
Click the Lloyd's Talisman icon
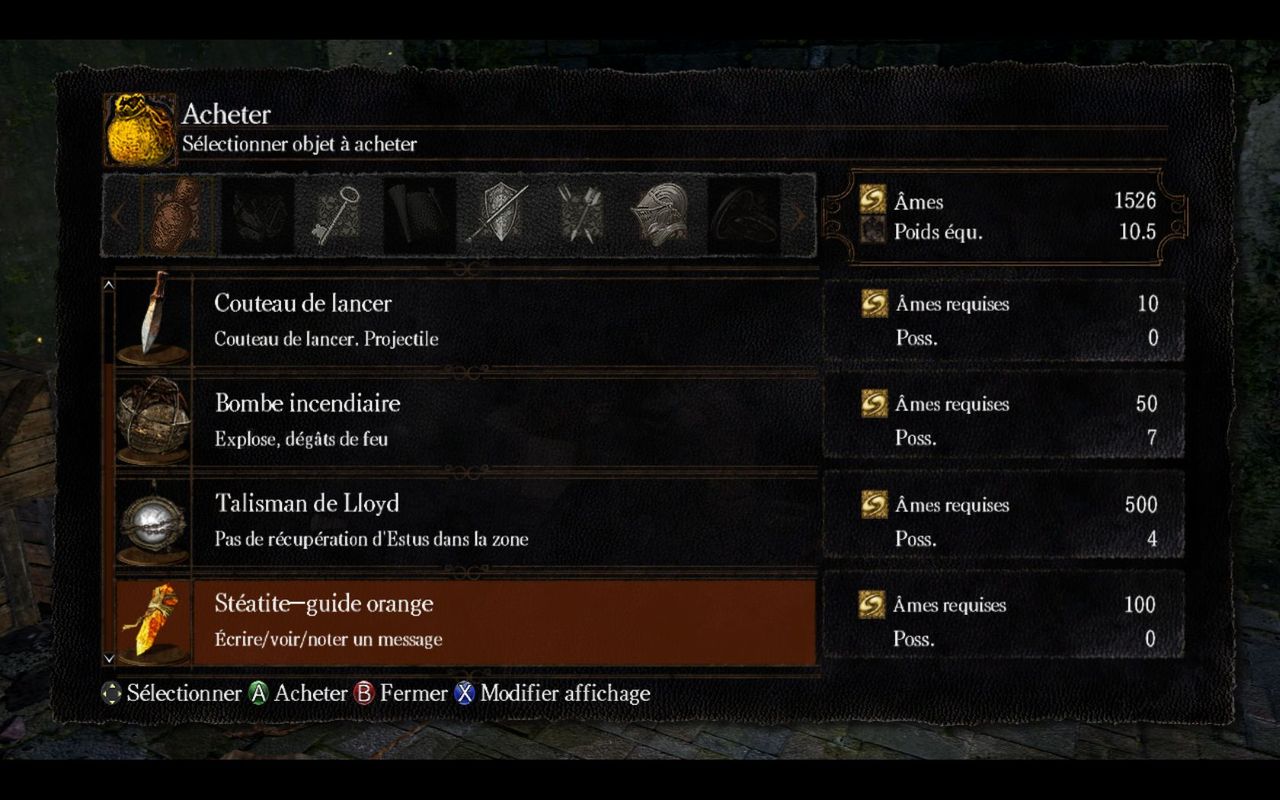pyautogui.click(x=153, y=520)
